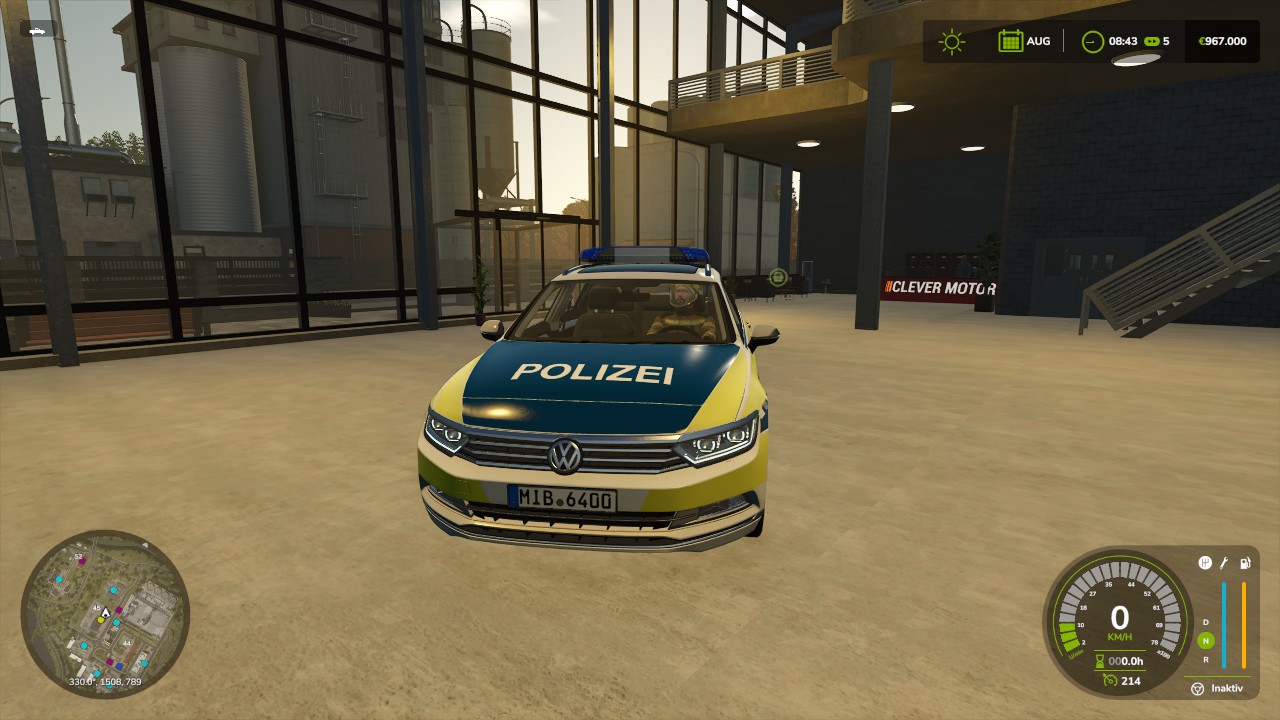Viewport: 1280px width, 720px height.
Task: Open the AUG calendar icon
Action: click(1010, 41)
